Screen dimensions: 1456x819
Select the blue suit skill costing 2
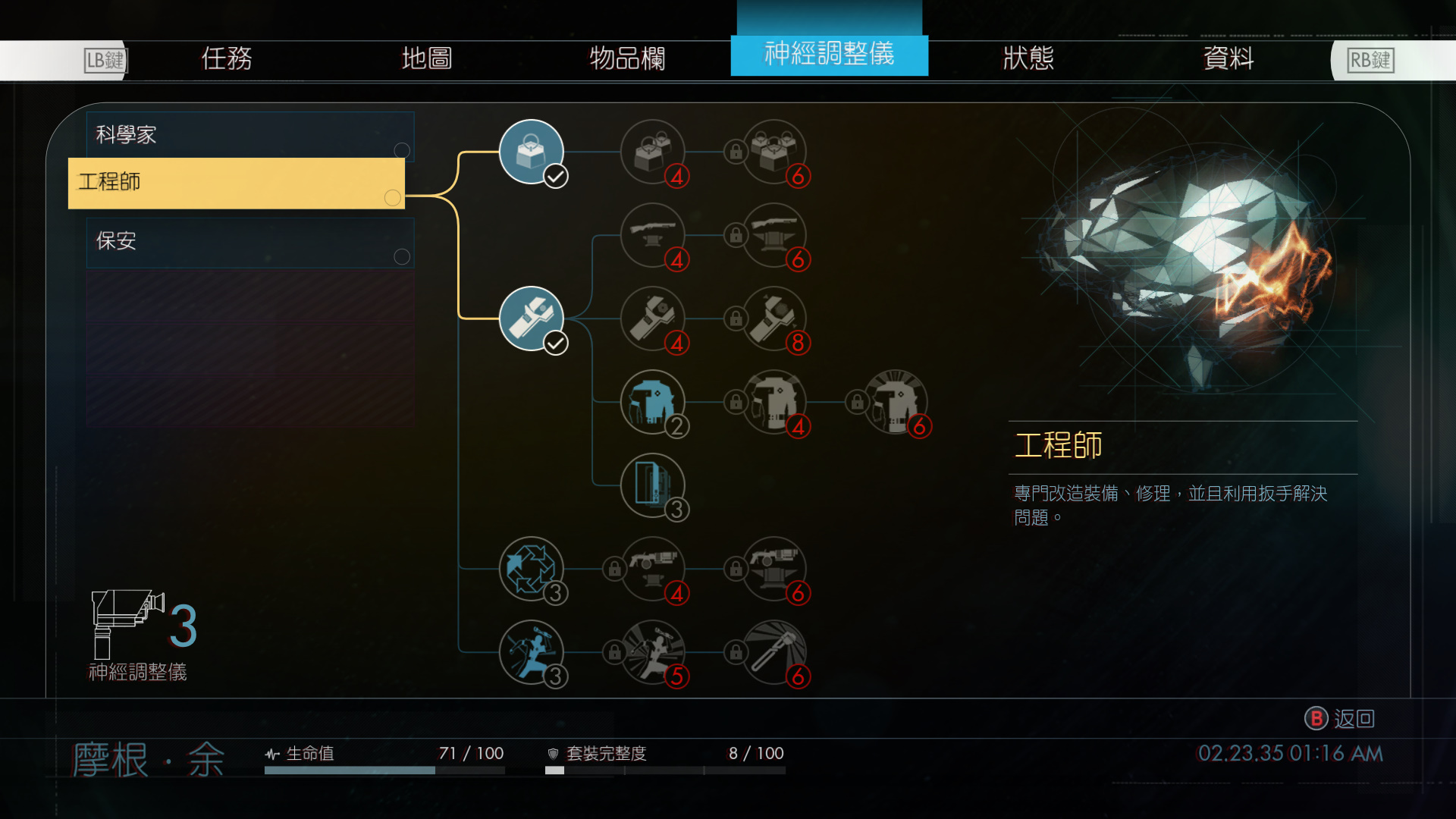tap(652, 402)
